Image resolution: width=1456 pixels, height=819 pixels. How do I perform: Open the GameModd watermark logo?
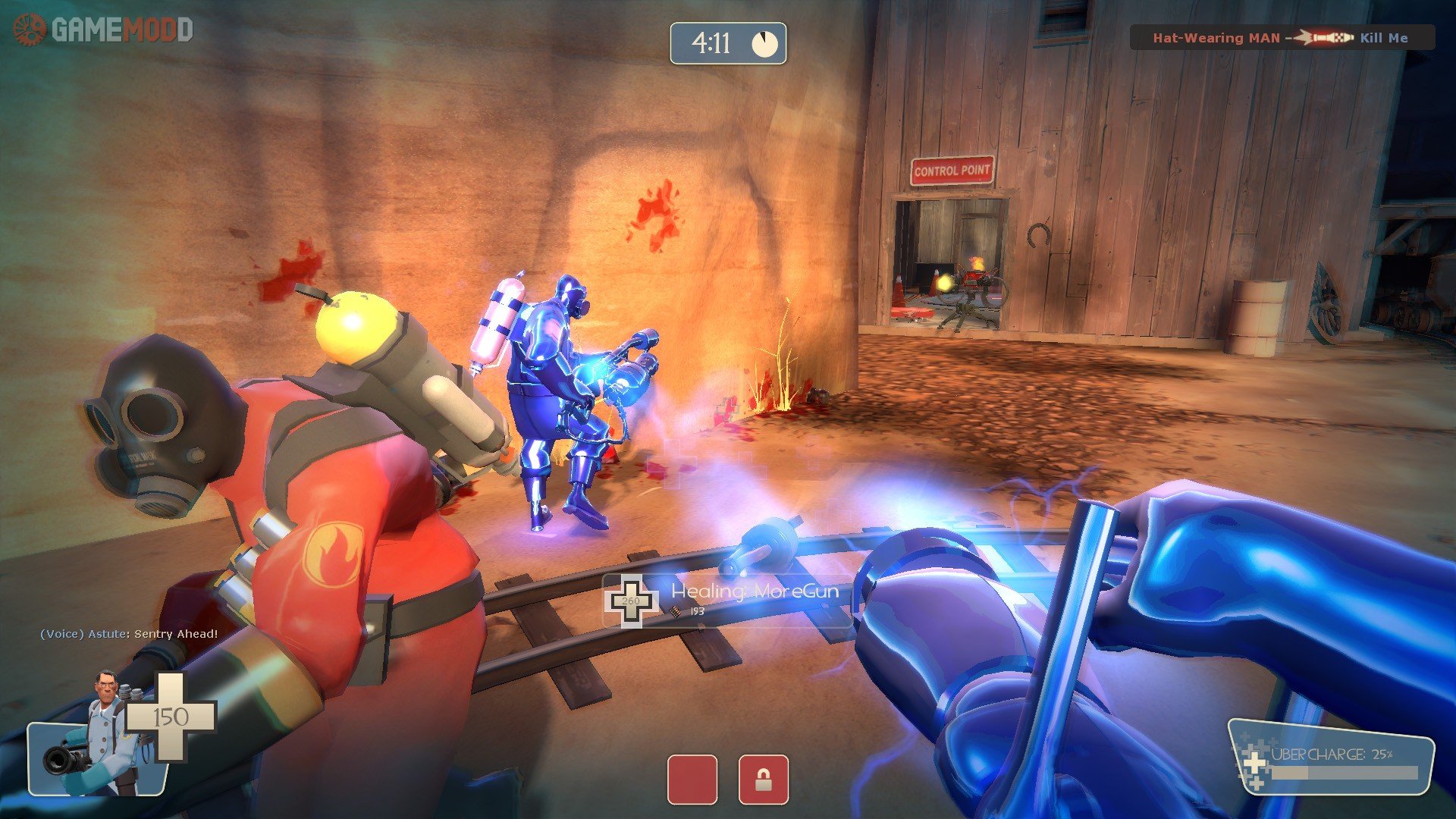[x=103, y=30]
